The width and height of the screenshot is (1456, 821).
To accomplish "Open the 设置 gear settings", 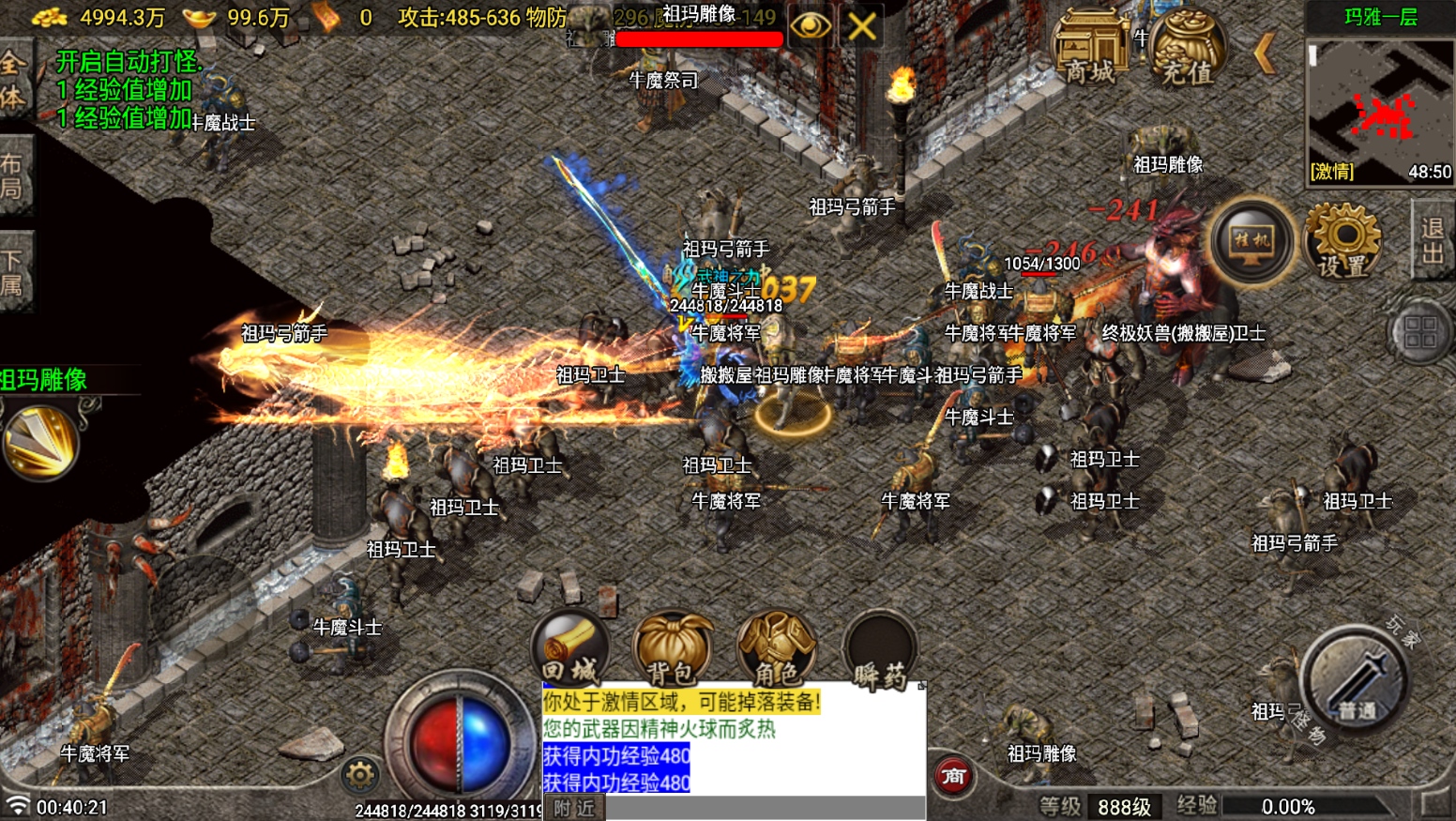I will click(x=1342, y=241).
